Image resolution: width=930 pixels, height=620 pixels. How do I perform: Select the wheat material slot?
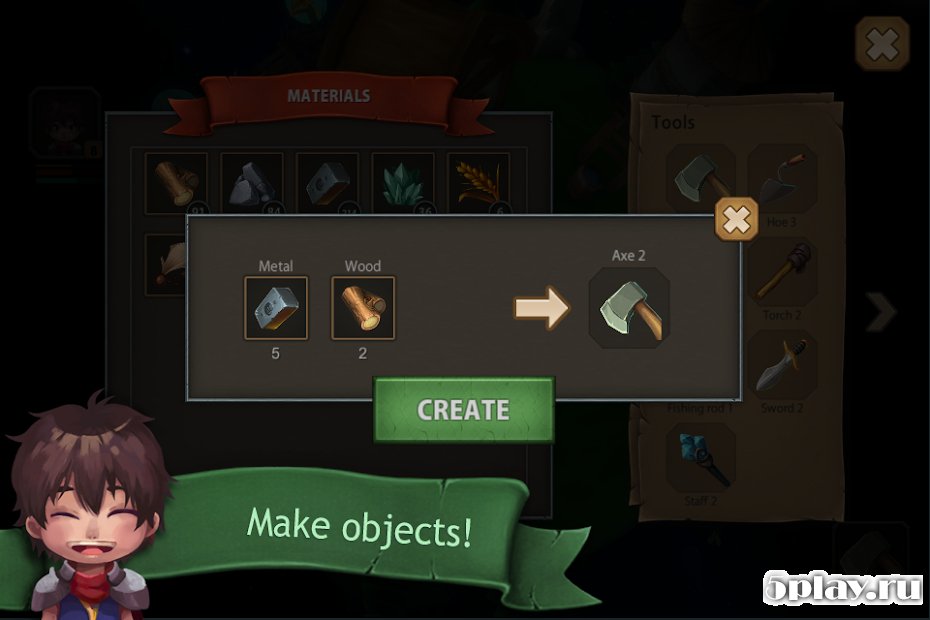(478, 183)
